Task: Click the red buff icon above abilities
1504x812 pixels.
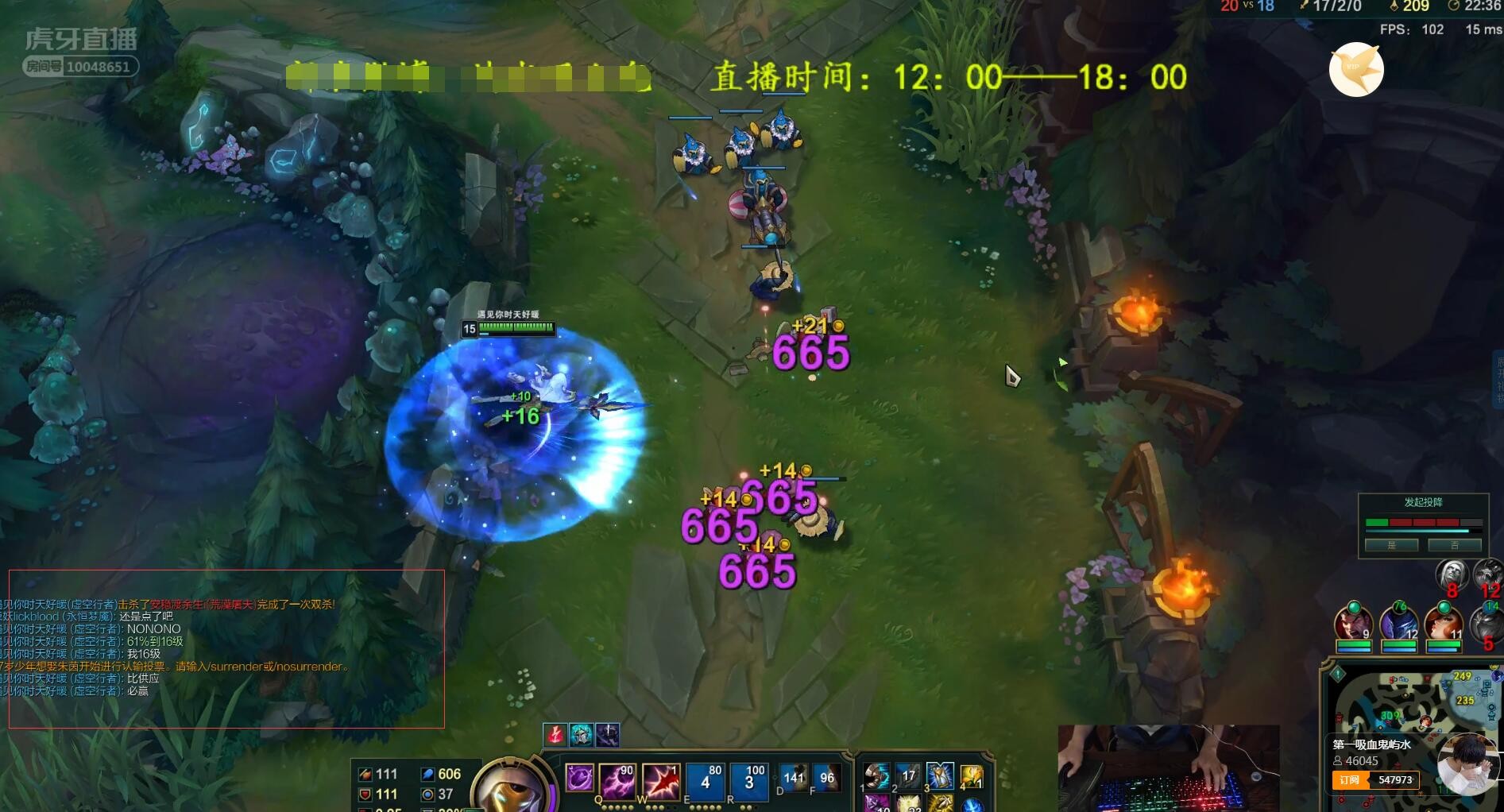Action: (x=555, y=735)
